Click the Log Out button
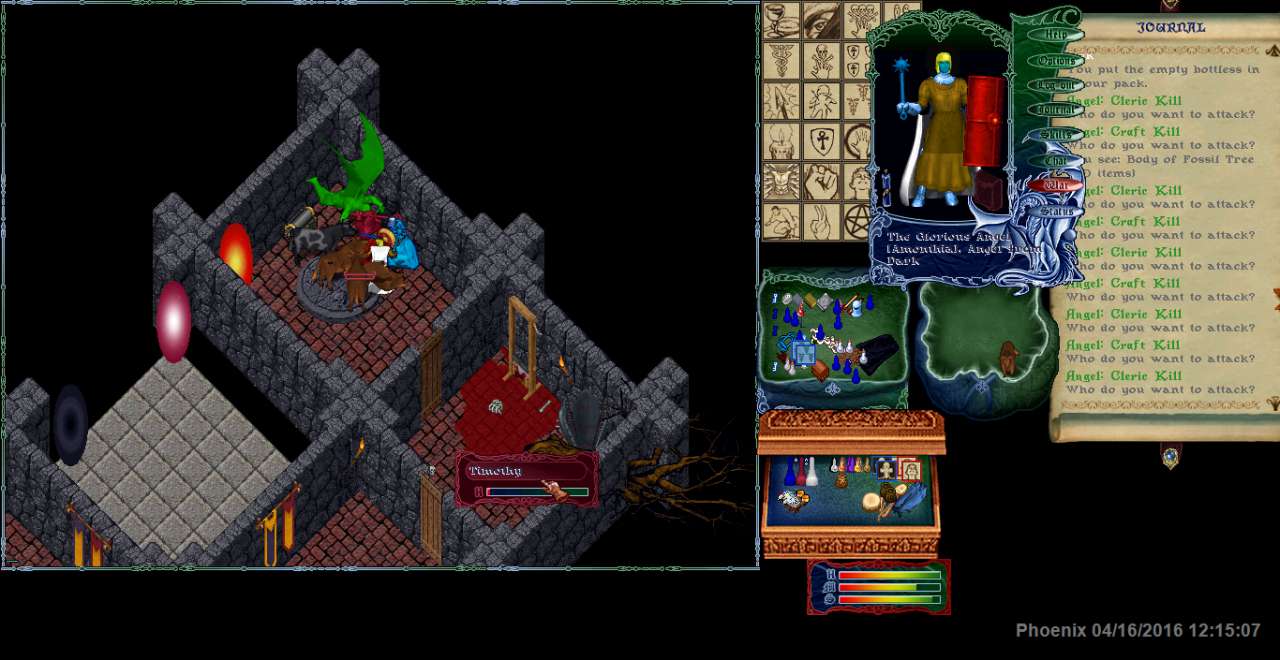Screen dimensions: 1280x660 coord(1056,85)
